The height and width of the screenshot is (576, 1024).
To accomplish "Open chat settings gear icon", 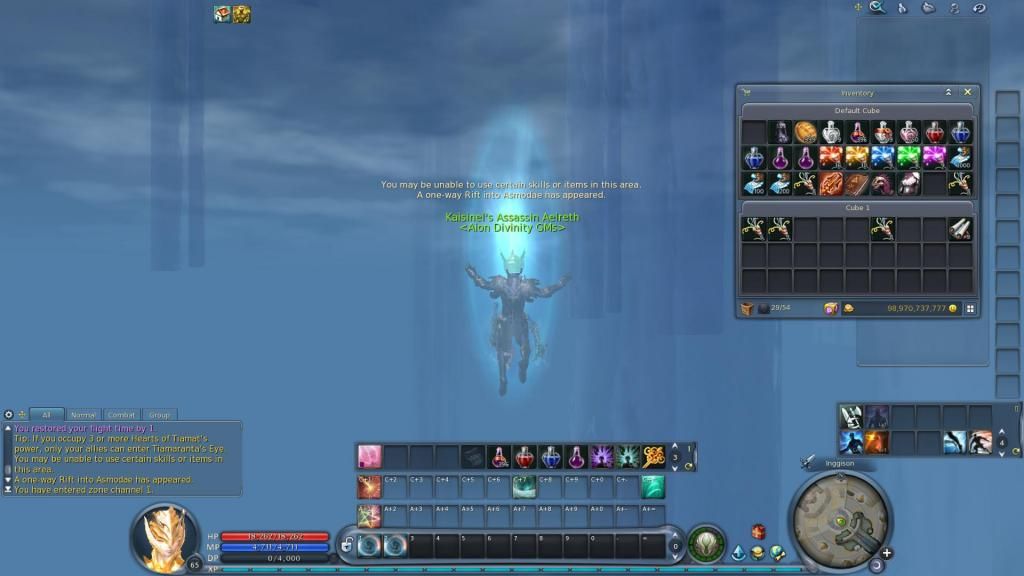I will click(x=9, y=415).
